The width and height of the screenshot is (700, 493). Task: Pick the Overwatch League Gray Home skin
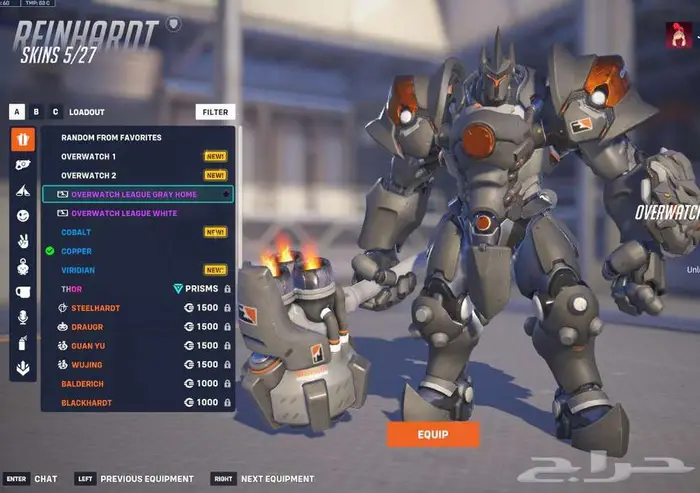click(134, 194)
